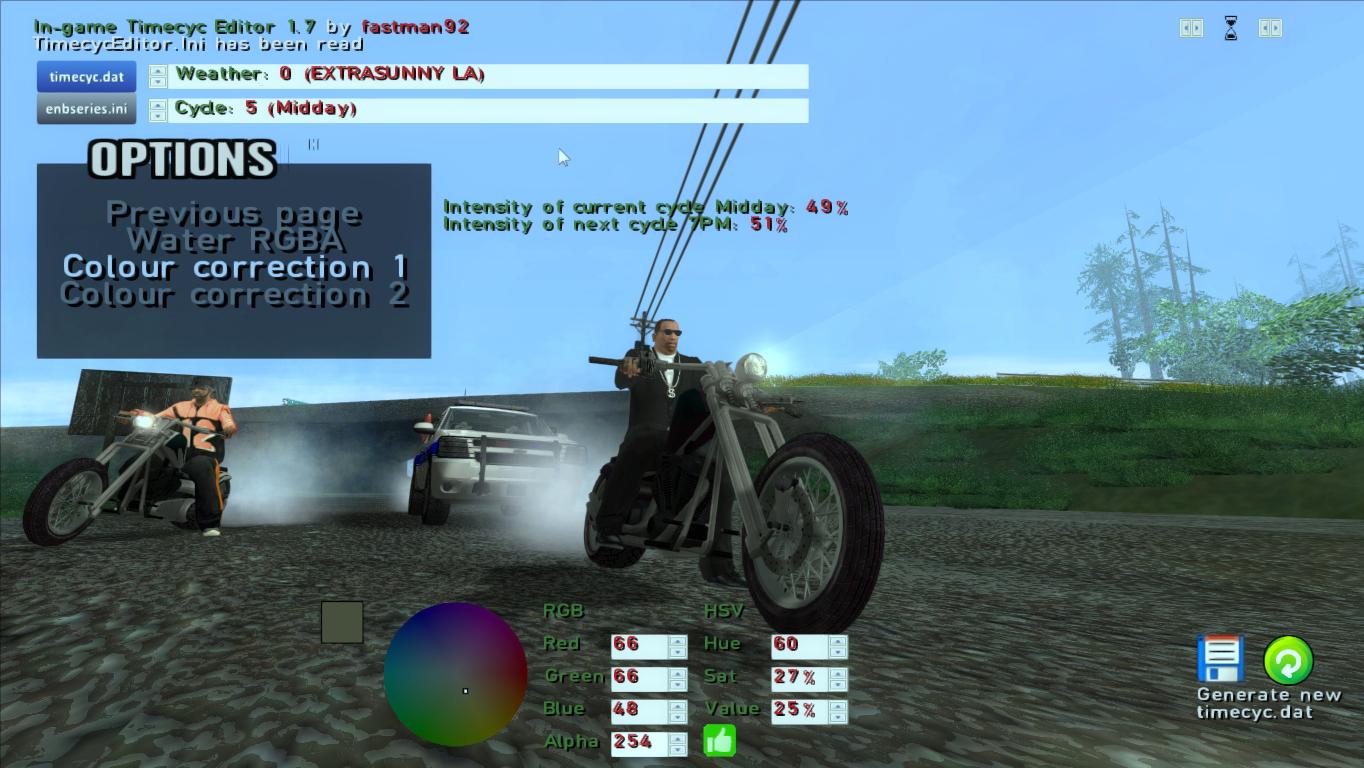The width and height of the screenshot is (1364, 768).
Task: Click the right arrow of the top-right arrow pair
Action: click(x=1276, y=28)
